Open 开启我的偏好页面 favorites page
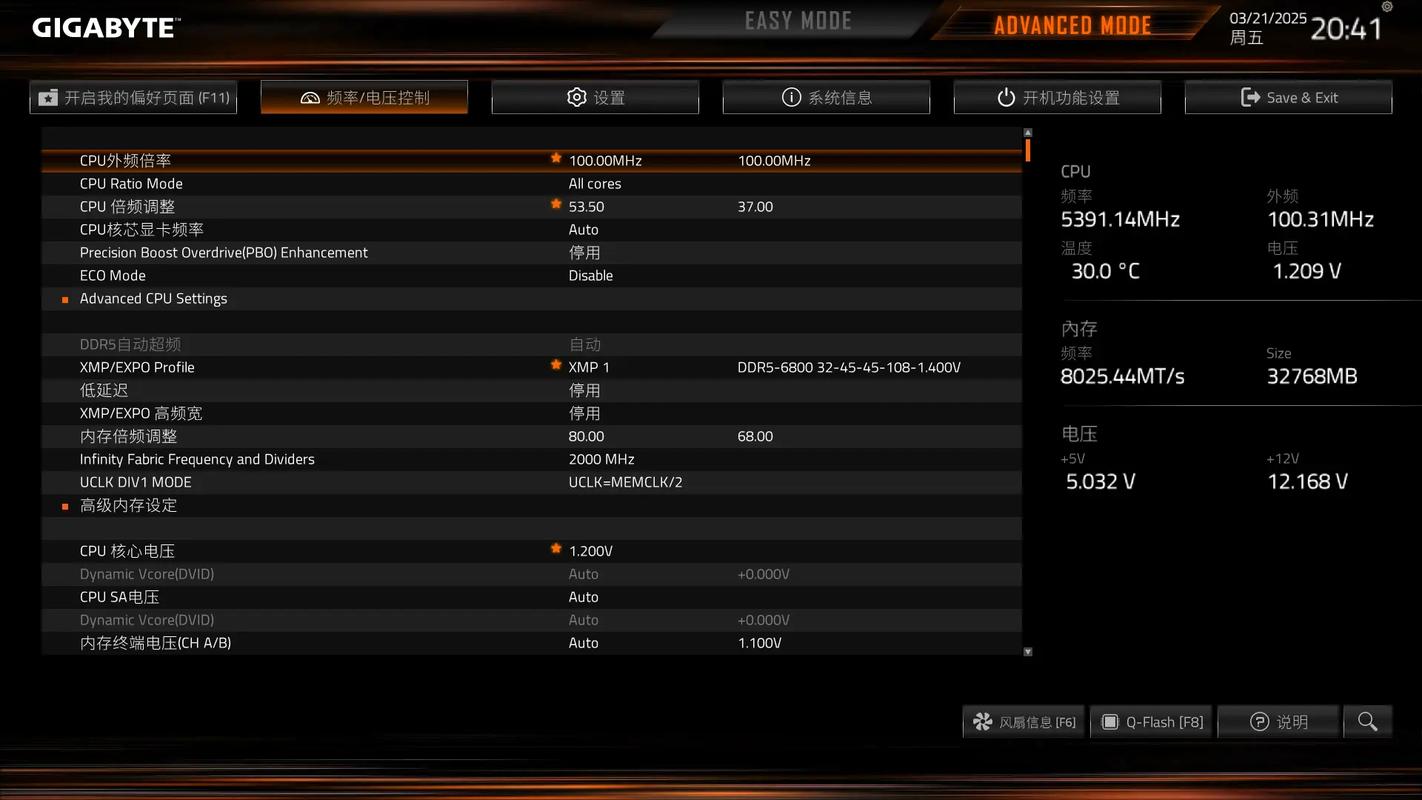This screenshot has height=800, width=1422. 133,97
